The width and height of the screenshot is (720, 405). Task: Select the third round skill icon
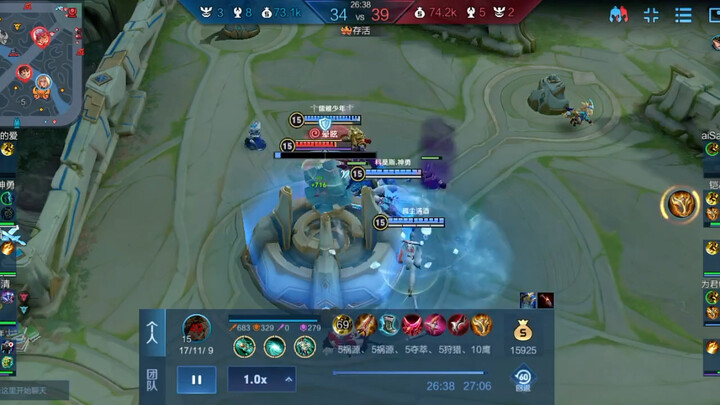tap(304, 346)
